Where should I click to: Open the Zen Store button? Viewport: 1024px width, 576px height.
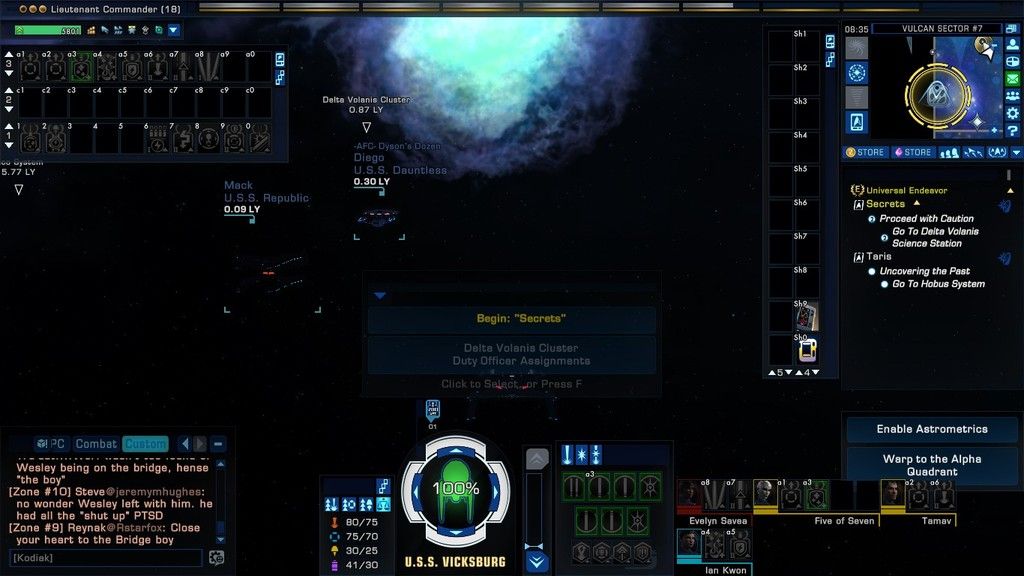(866, 153)
